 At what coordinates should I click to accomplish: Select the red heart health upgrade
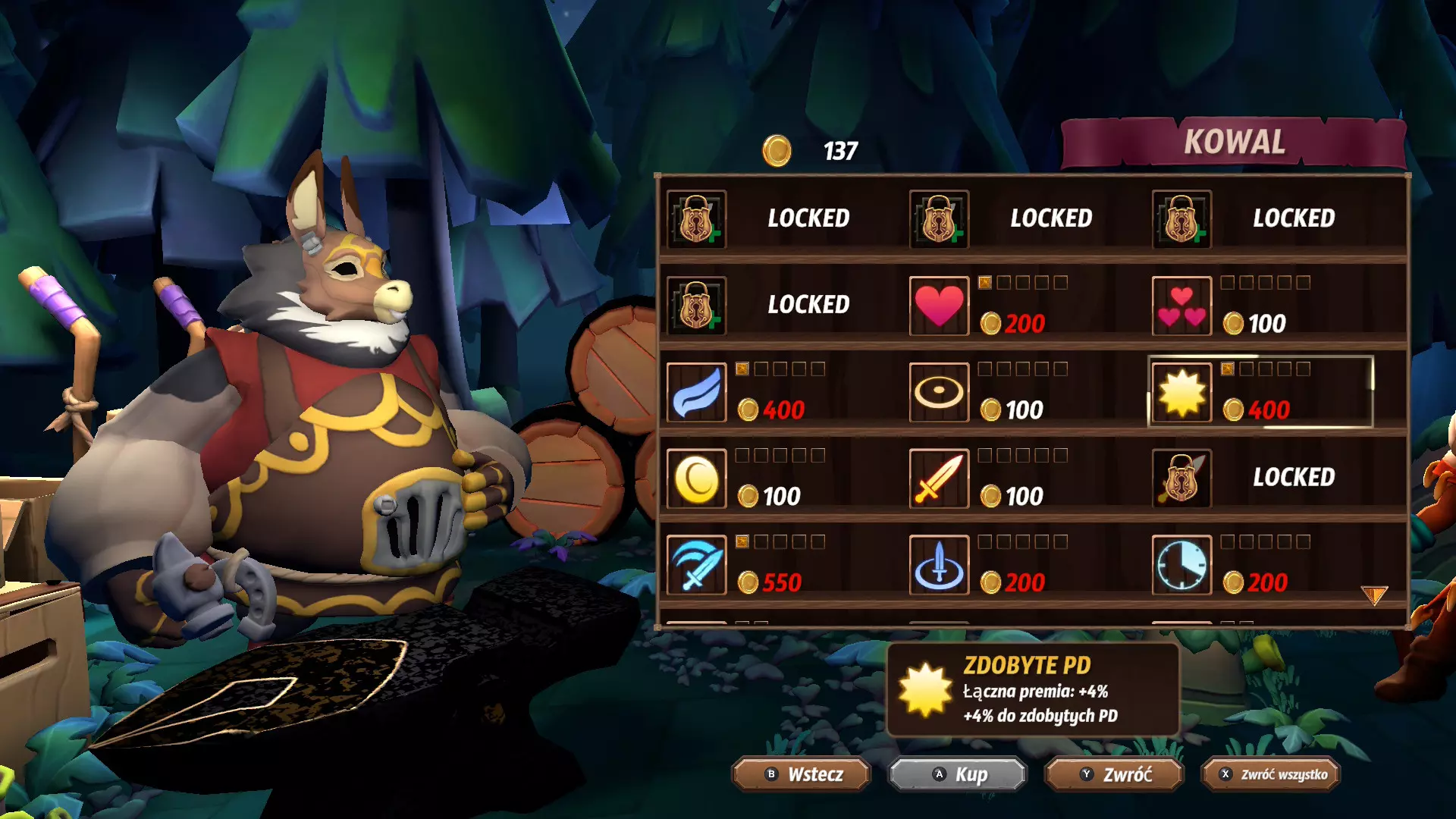tap(939, 306)
